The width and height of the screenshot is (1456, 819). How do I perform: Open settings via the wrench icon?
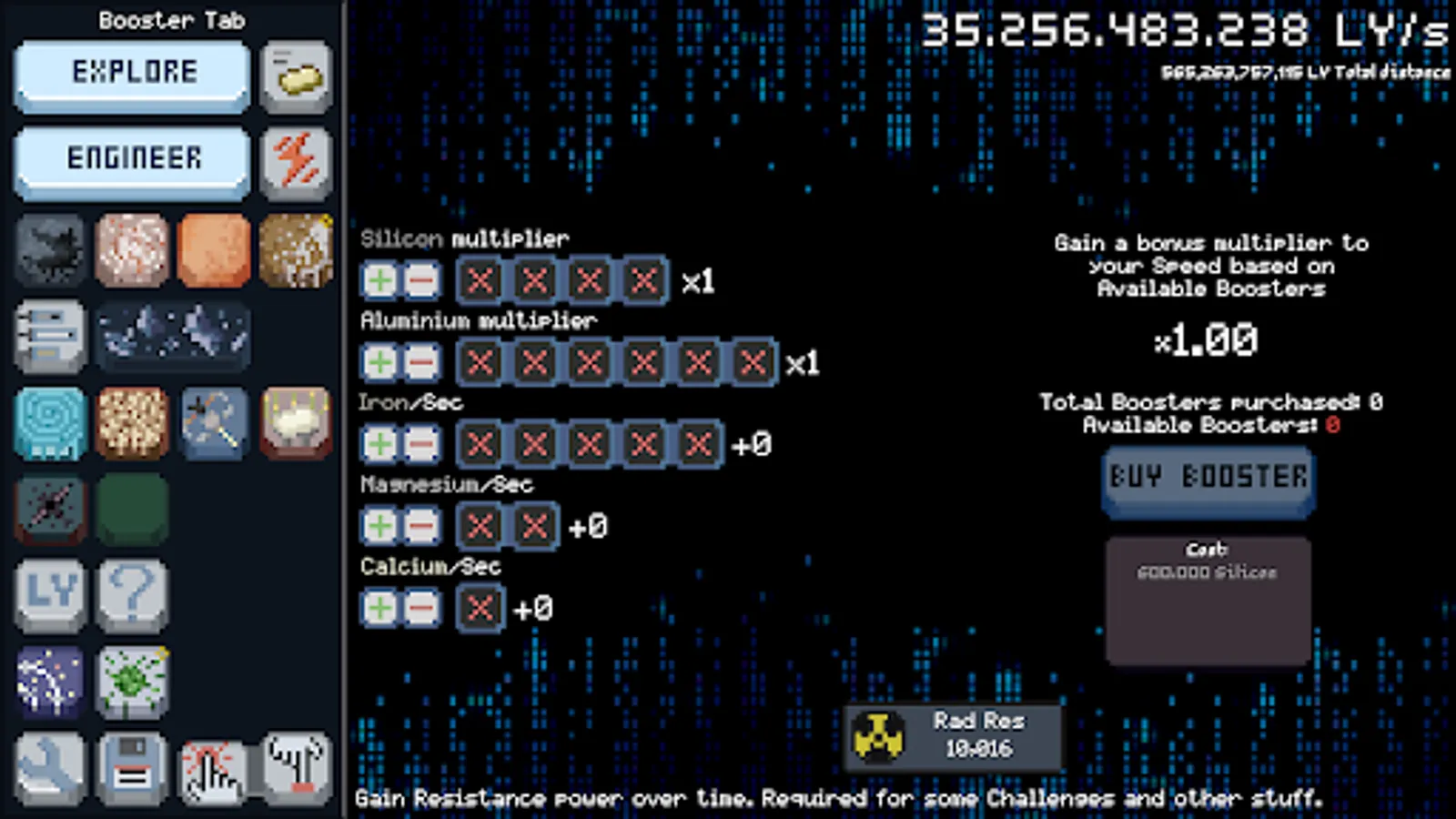[x=50, y=769]
